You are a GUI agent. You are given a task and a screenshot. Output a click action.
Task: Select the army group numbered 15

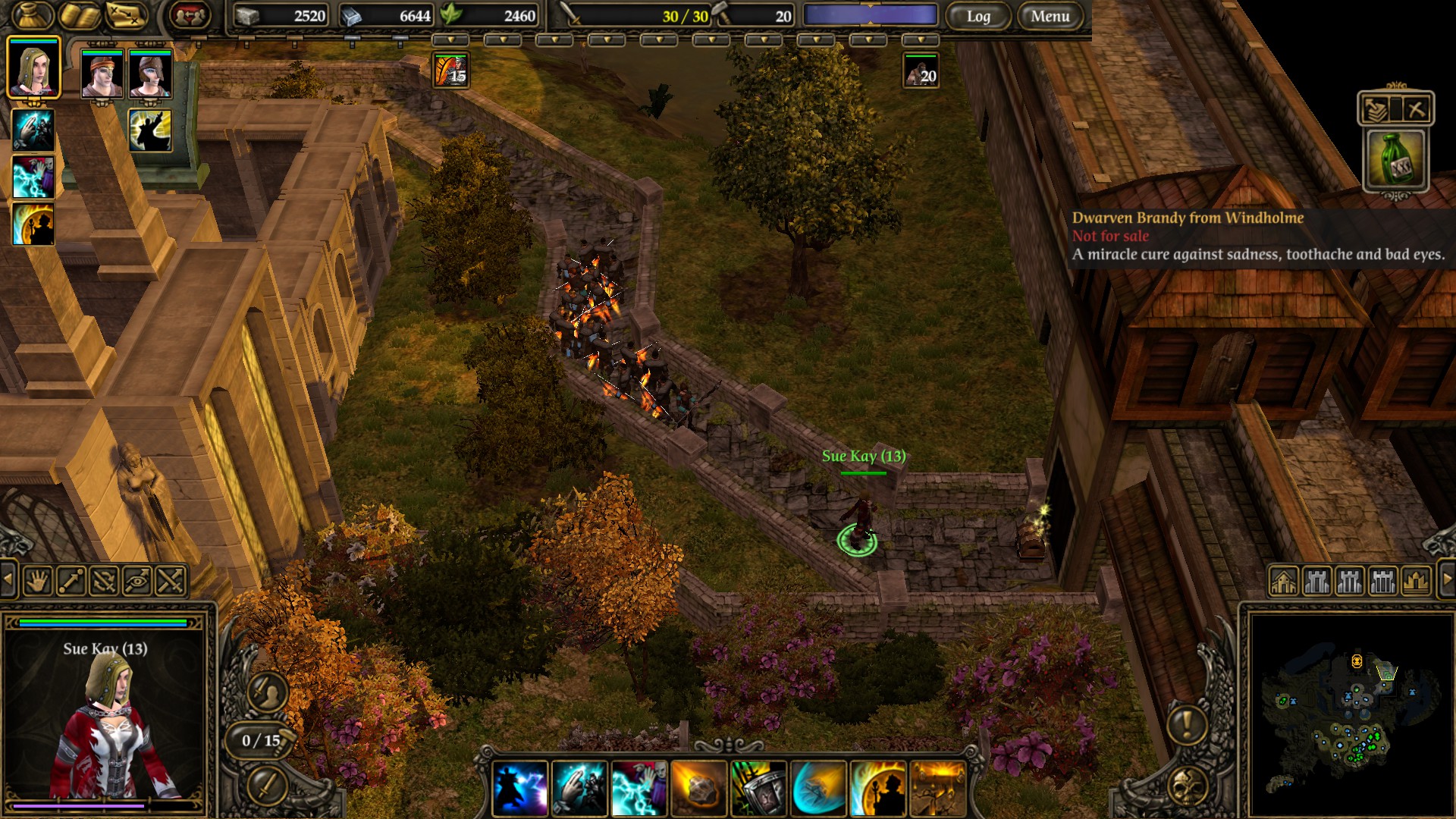point(450,71)
